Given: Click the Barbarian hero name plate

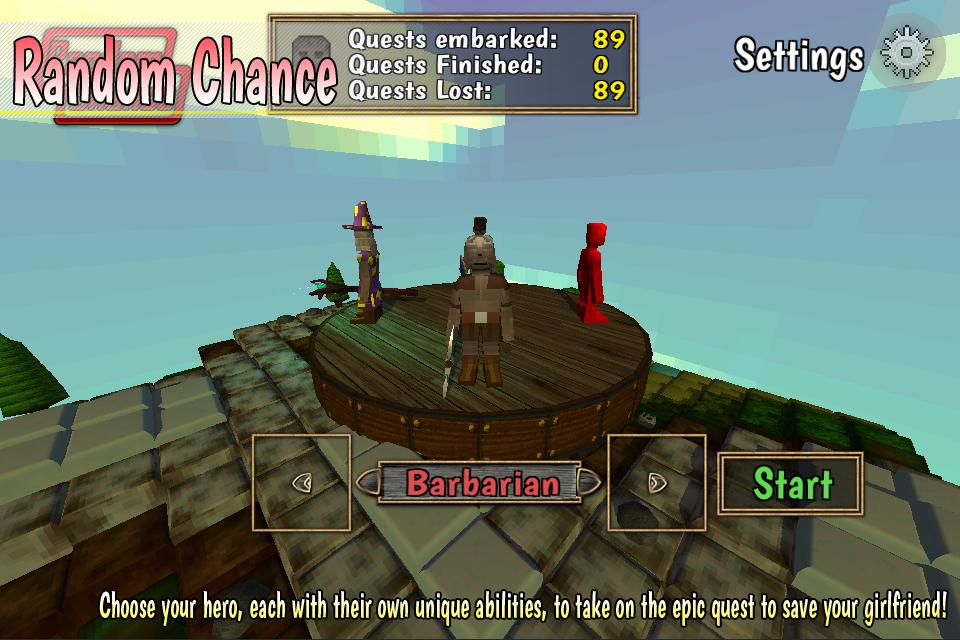Looking at the screenshot, I should point(482,483).
